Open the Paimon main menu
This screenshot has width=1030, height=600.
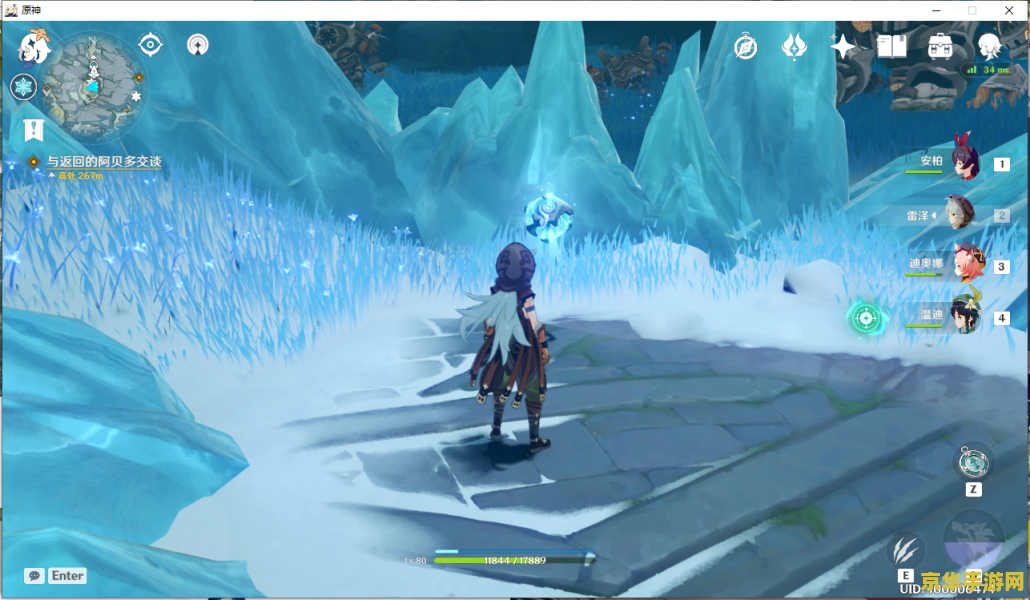point(34,47)
